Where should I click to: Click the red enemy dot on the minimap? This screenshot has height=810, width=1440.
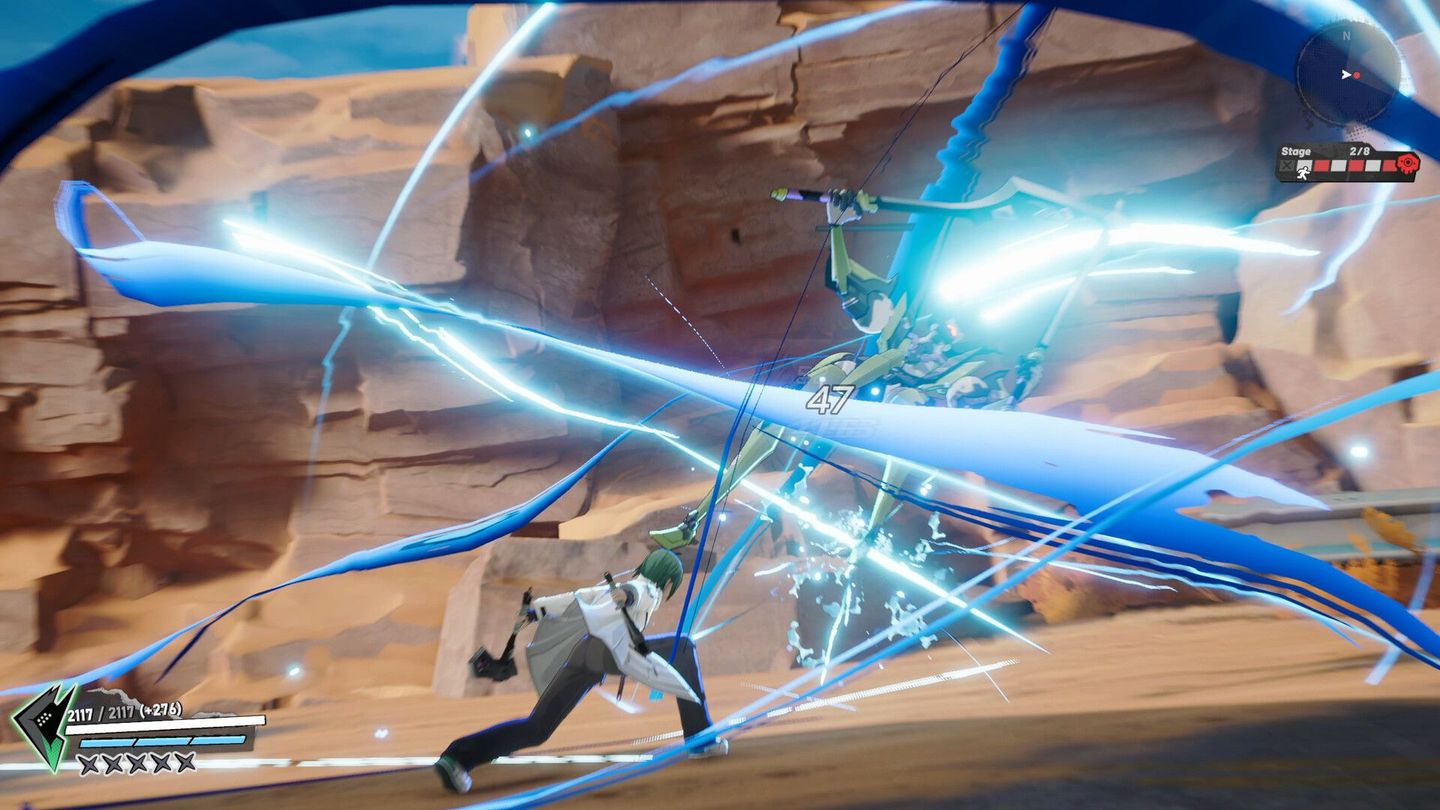(1357, 75)
